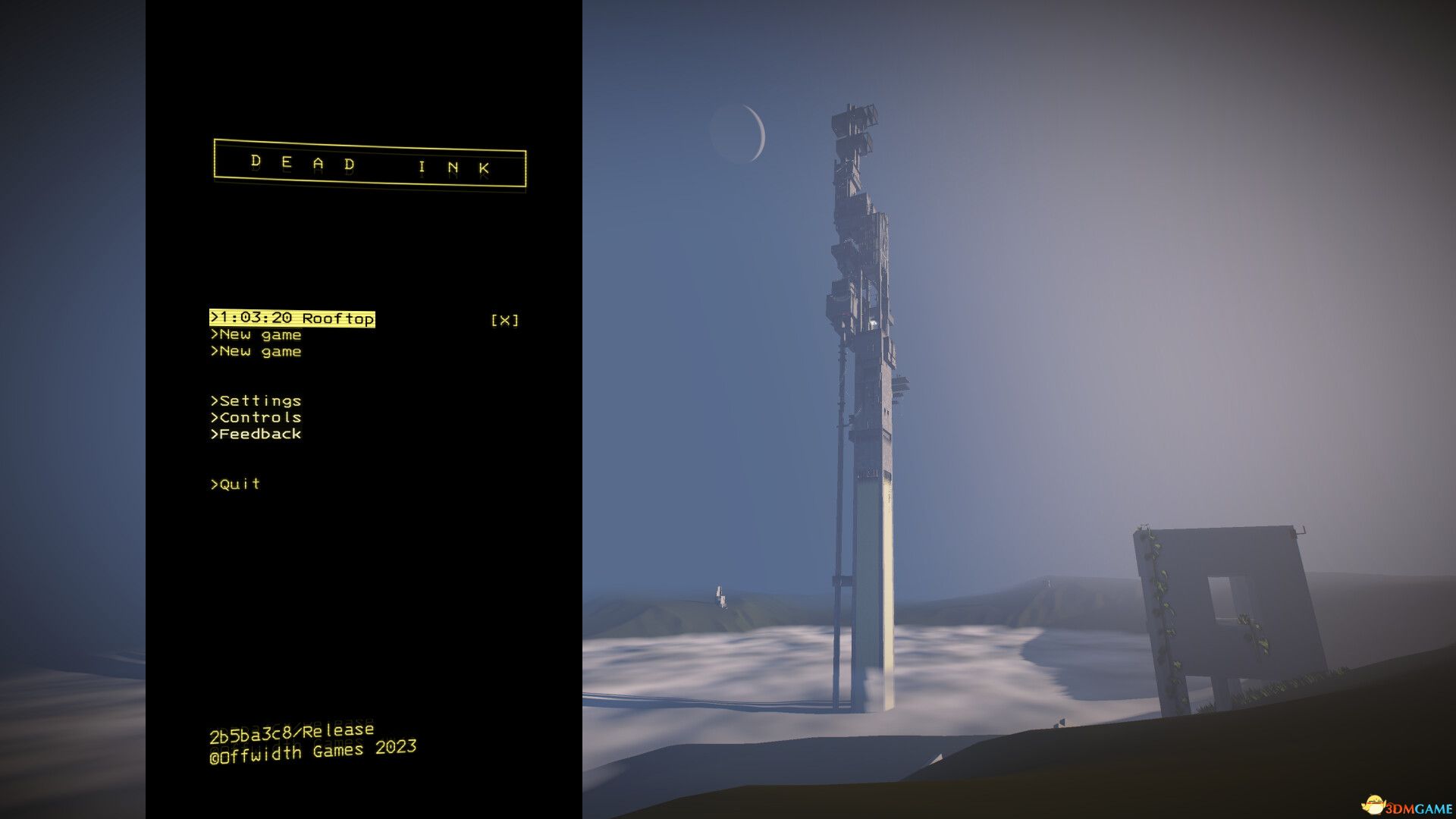
Task: Delete the Rooftop save with the [X]
Action: [x=504, y=319]
